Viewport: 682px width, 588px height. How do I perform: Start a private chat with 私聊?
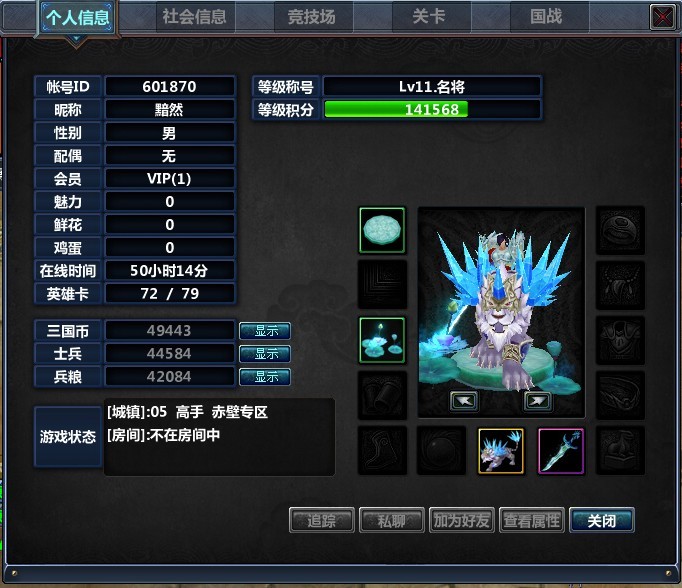tap(391, 520)
